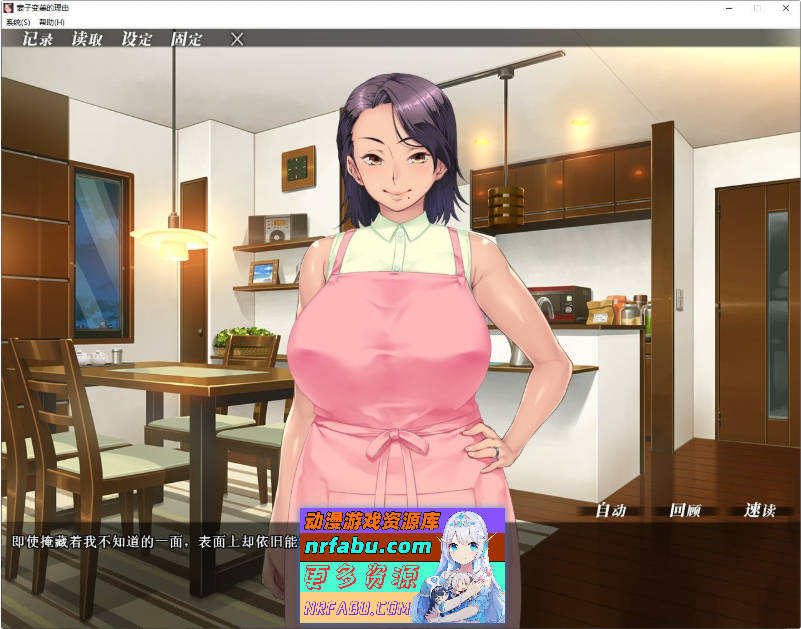Open the 回顾 dialogue backlog
This screenshot has height=629, width=801.
685,510
